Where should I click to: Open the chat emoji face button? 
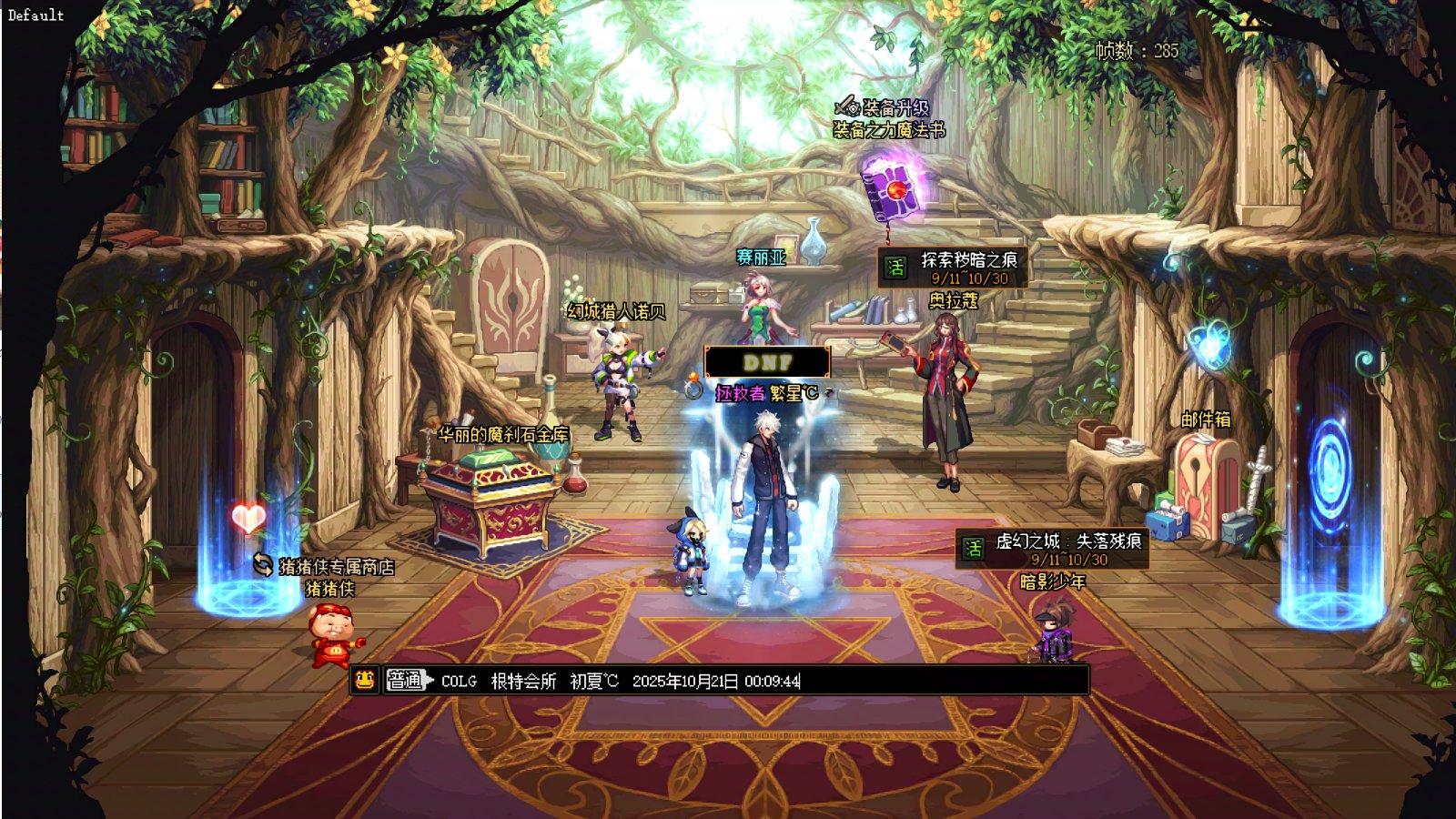pyautogui.click(x=365, y=680)
